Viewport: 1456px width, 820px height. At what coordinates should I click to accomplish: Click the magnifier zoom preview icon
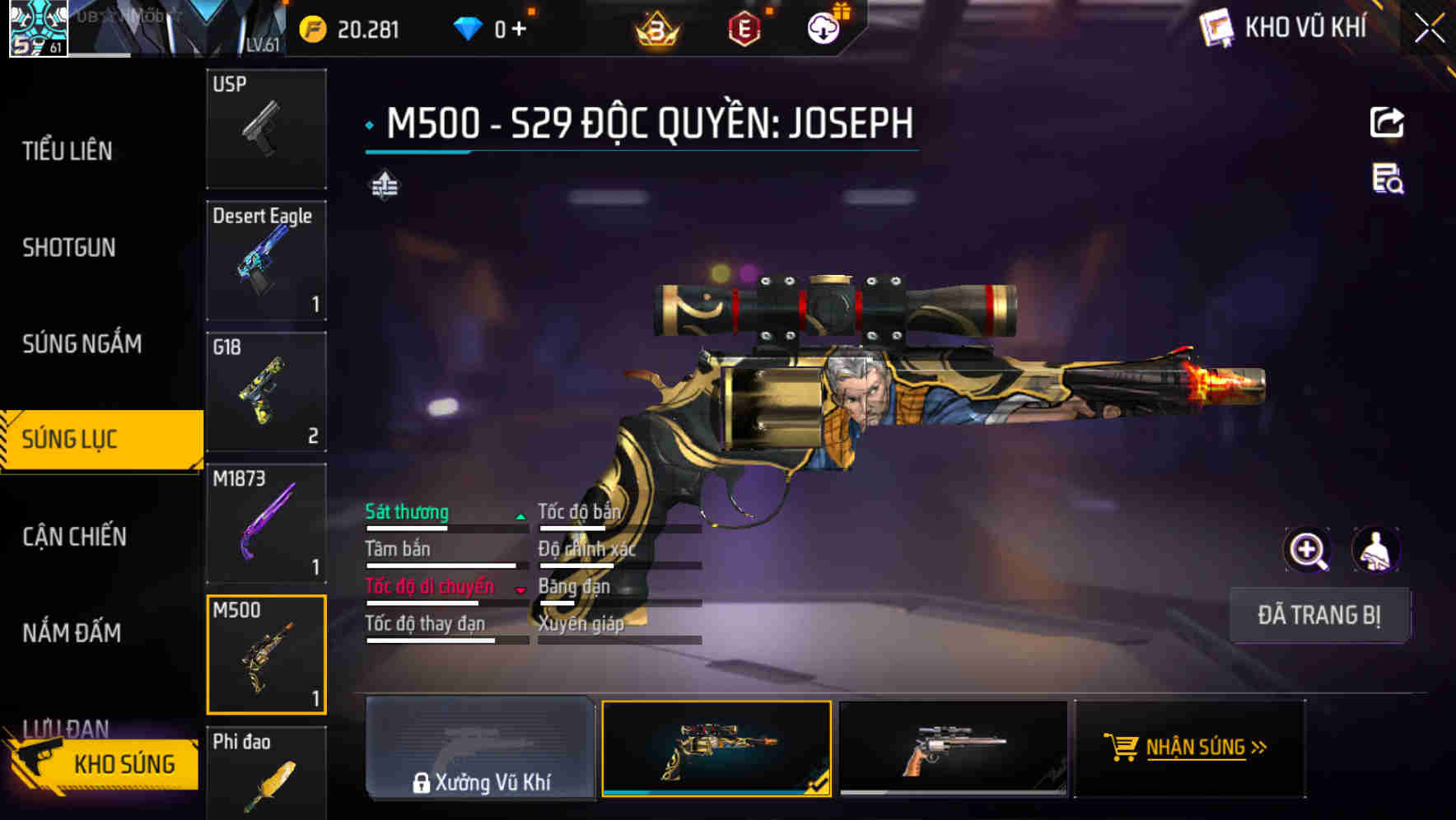[1309, 549]
